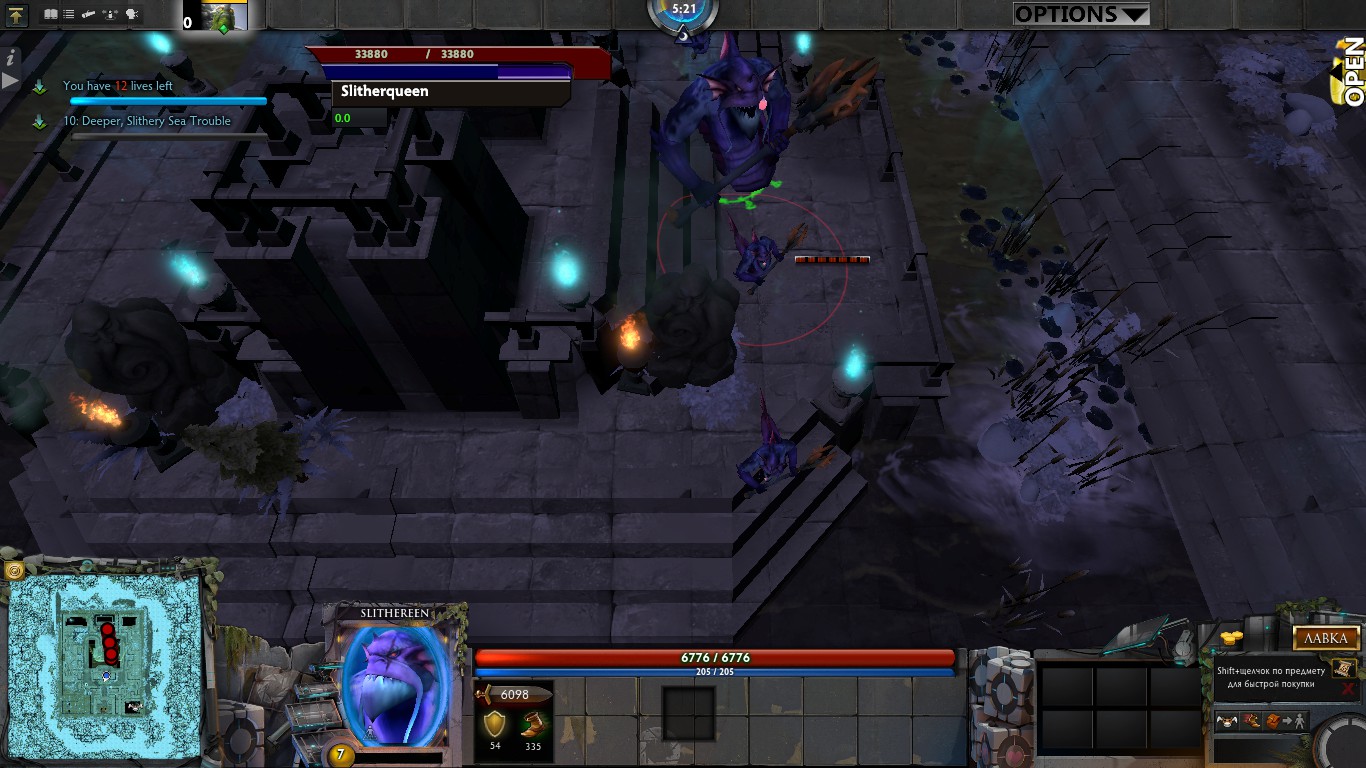
Task: Click the quest 'Deeper, Slithery Sea Trouble' text
Action: click(150, 121)
